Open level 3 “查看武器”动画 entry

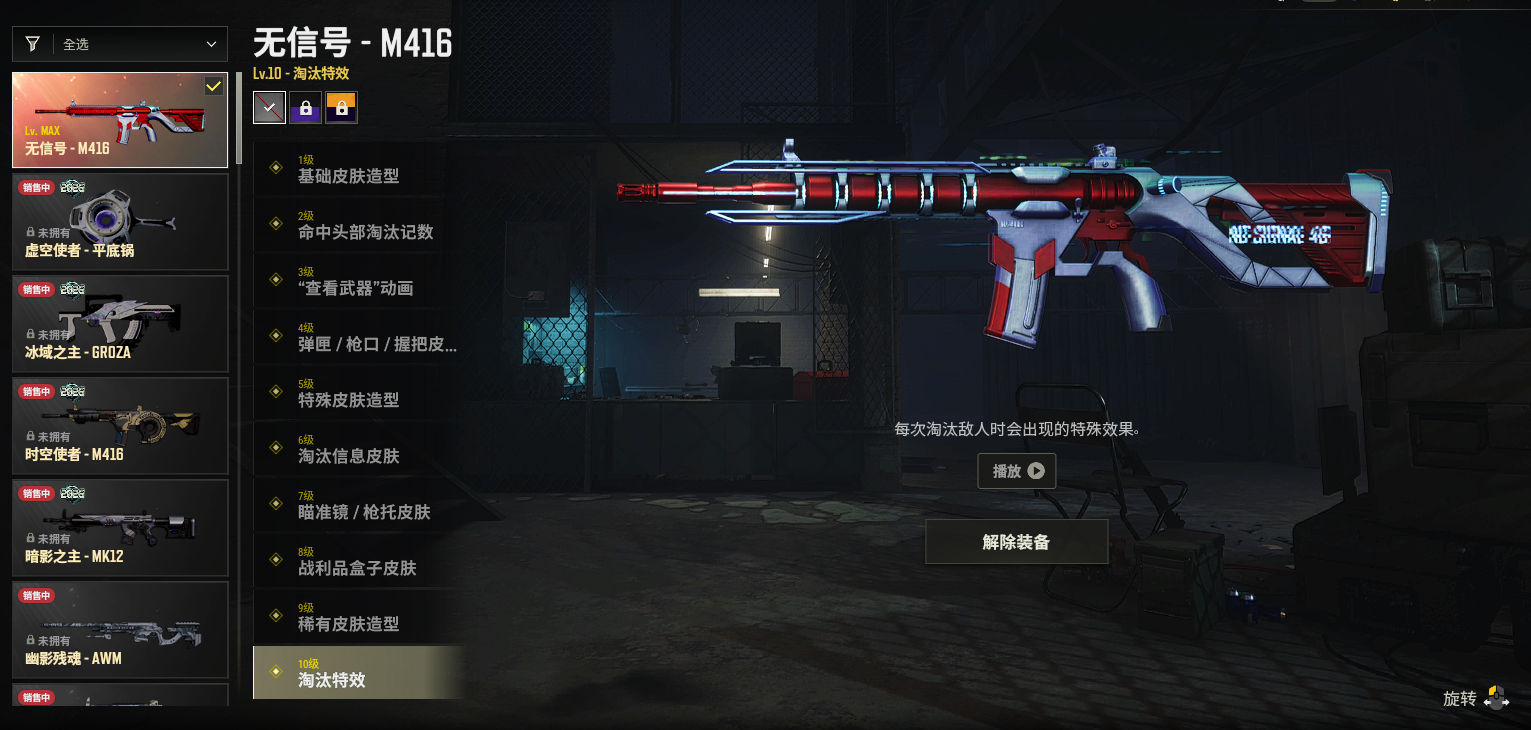coord(358,281)
